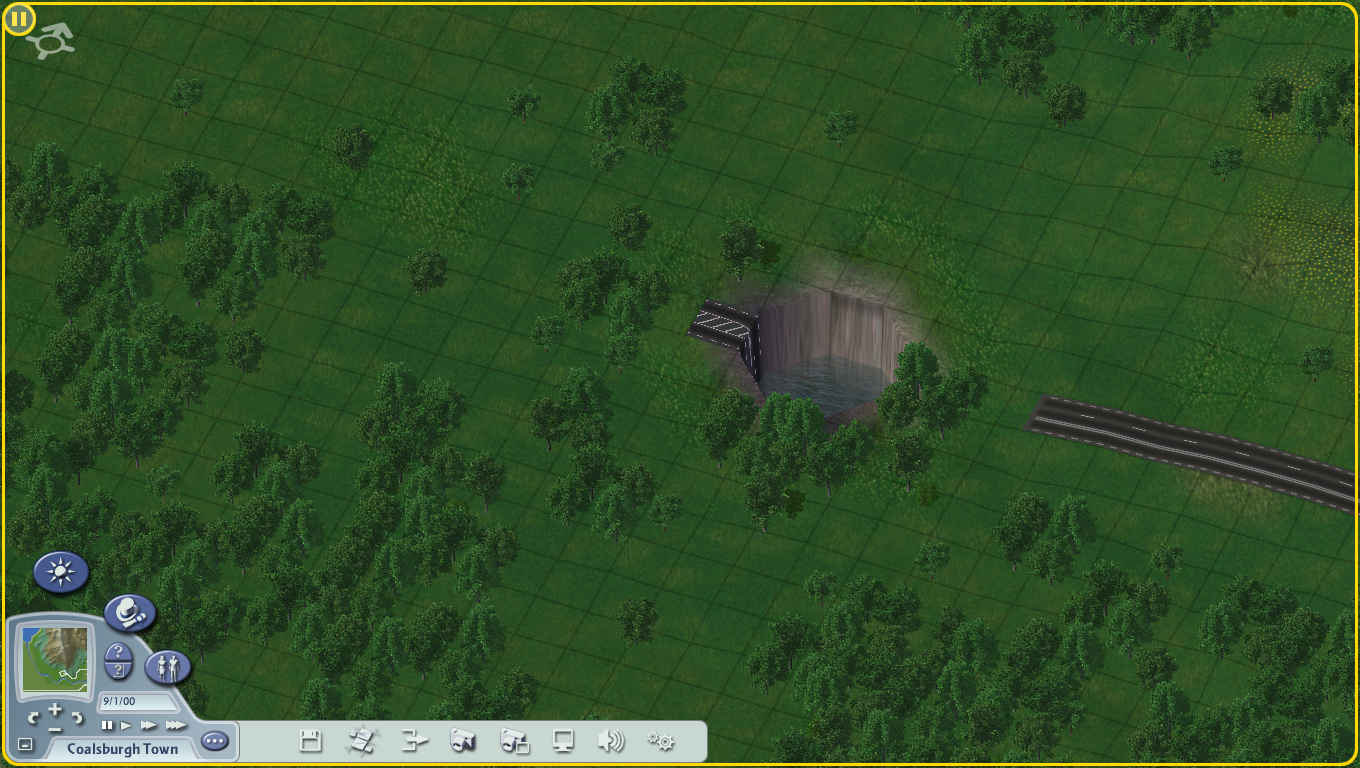This screenshot has height=768, width=1360.
Task: Zoom out with the minus button
Action: [x=55, y=729]
